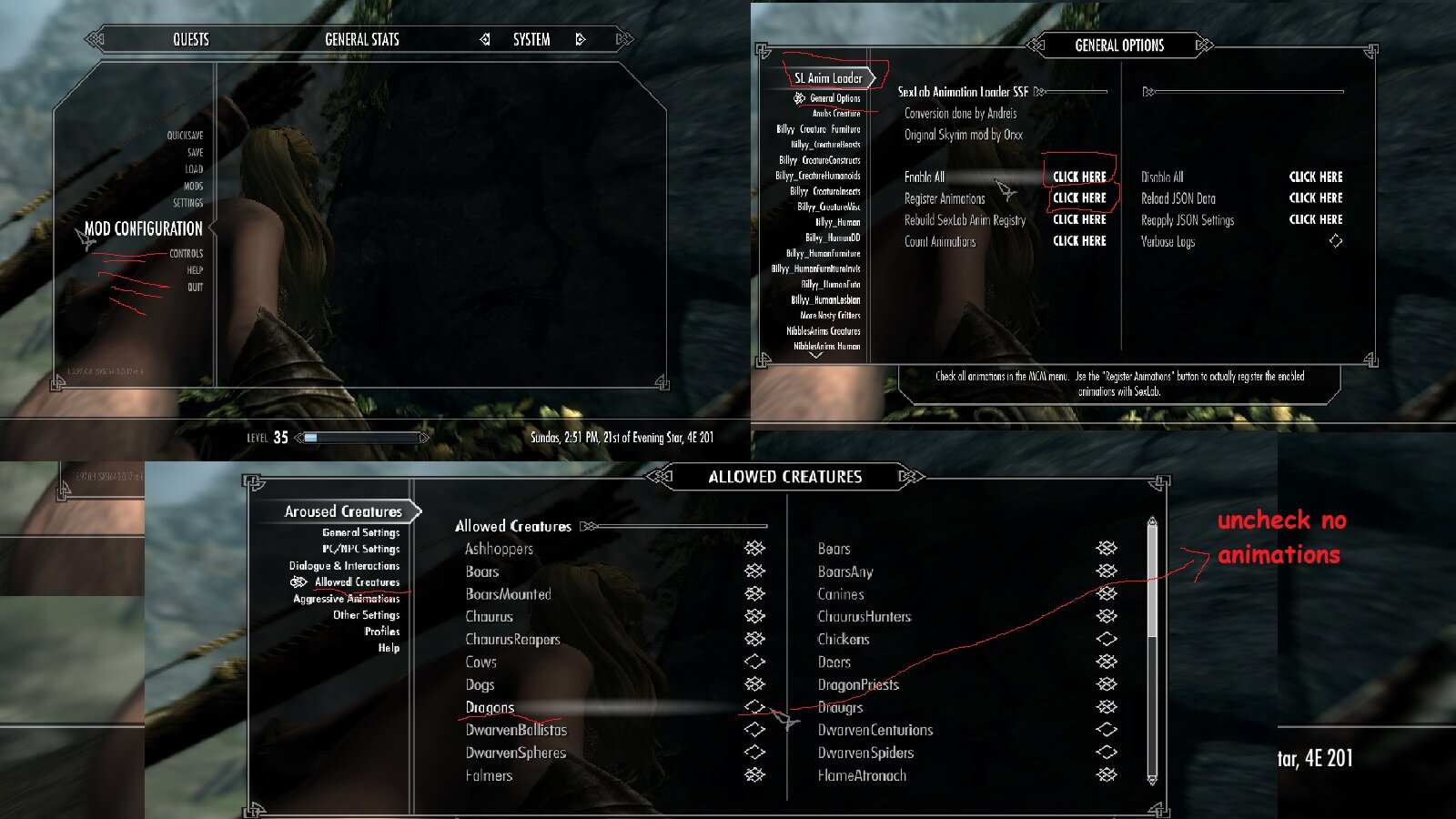The width and height of the screenshot is (1456, 819).
Task: Click the star icon next to Bears
Action: [x=1106, y=549]
